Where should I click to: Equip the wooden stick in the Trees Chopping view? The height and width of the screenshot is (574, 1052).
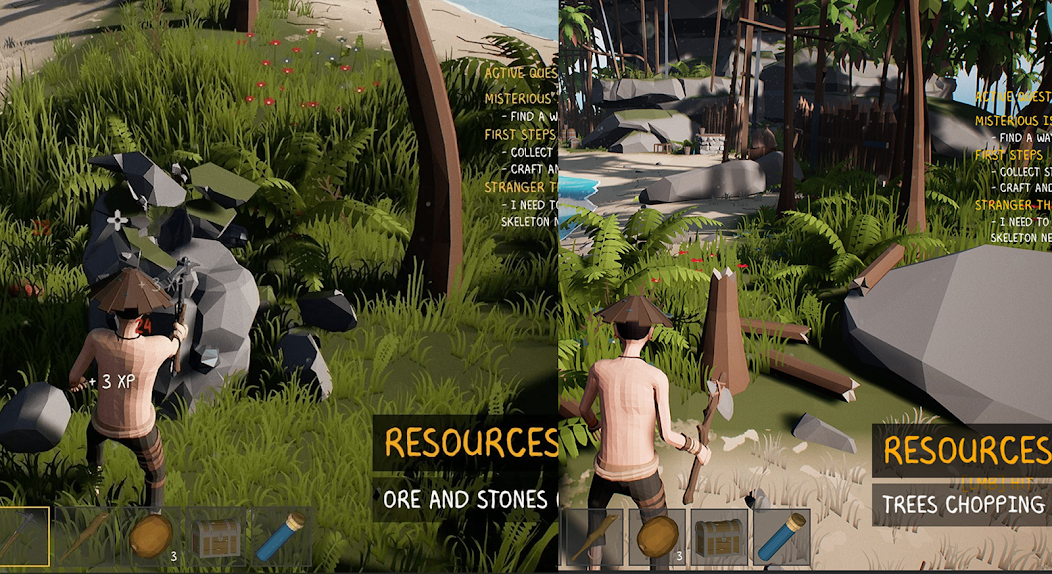pos(592,537)
